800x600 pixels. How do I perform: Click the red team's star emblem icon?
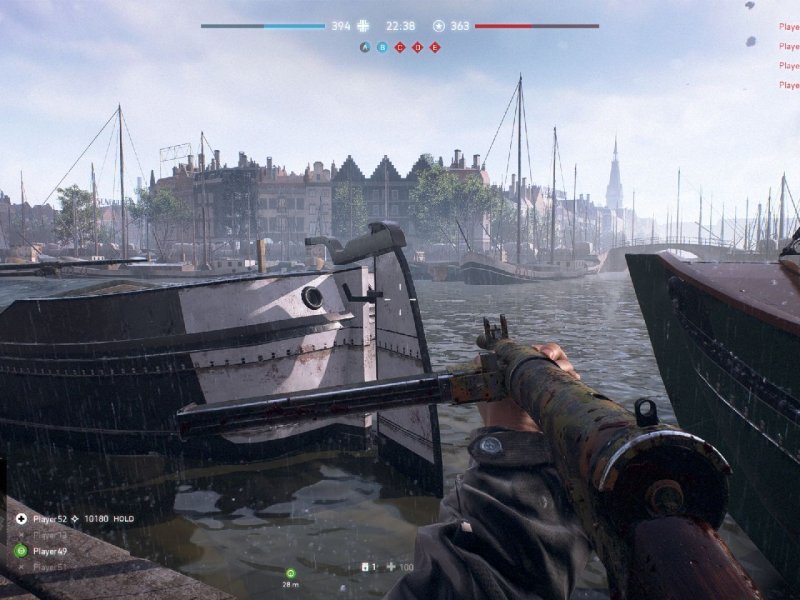tap(439, 26)
